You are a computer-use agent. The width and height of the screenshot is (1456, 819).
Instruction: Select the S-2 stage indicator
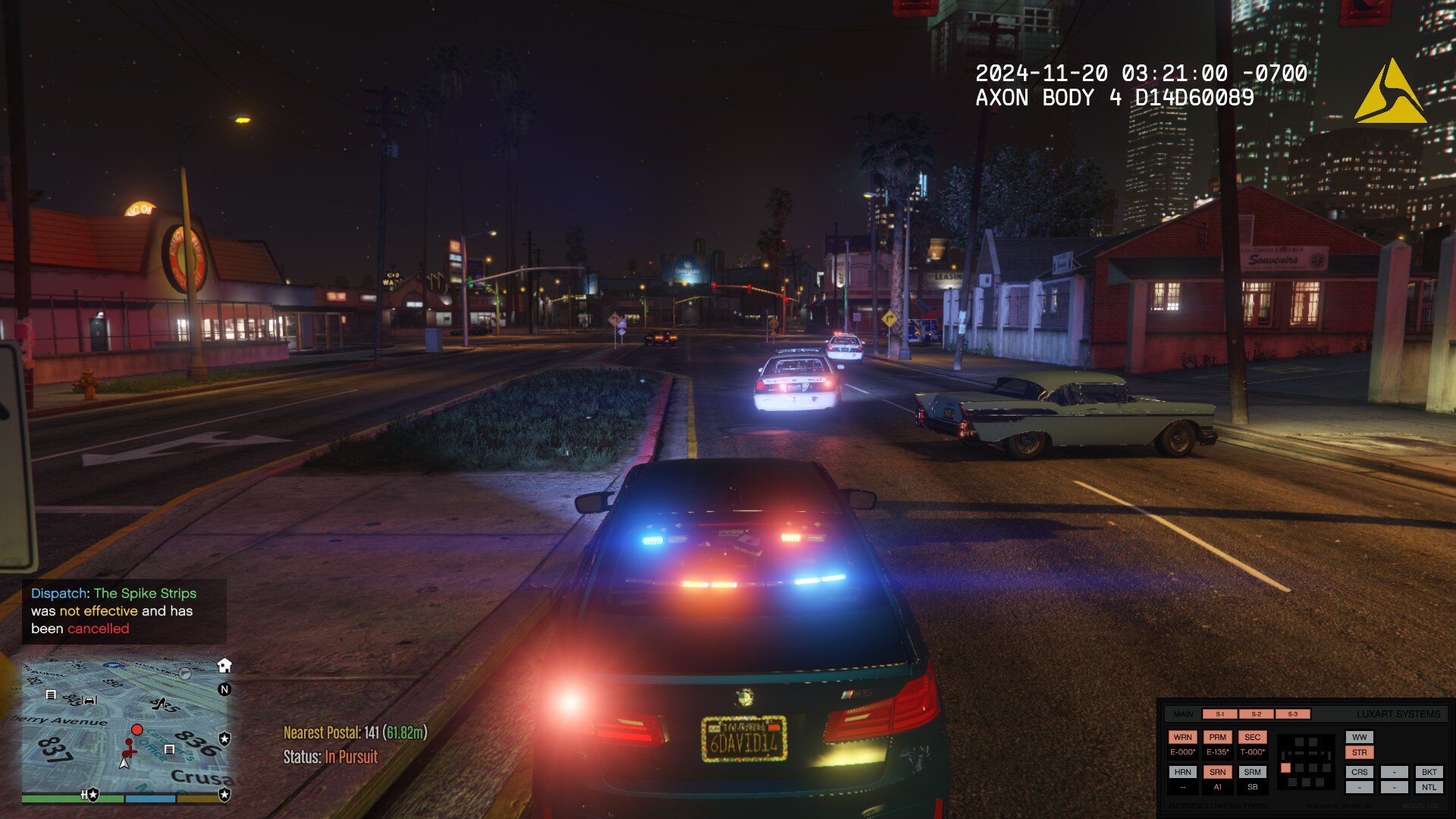pos(1256,714)
